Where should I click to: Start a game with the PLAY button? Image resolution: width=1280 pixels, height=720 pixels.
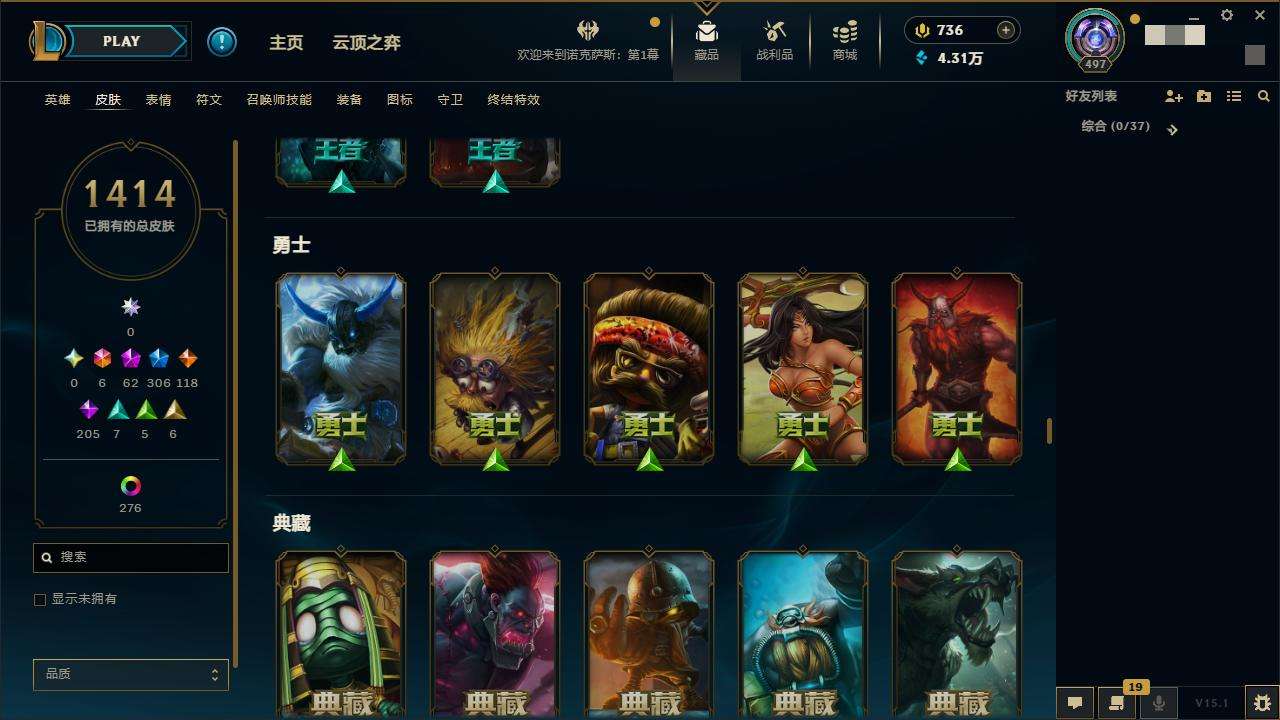122,42
